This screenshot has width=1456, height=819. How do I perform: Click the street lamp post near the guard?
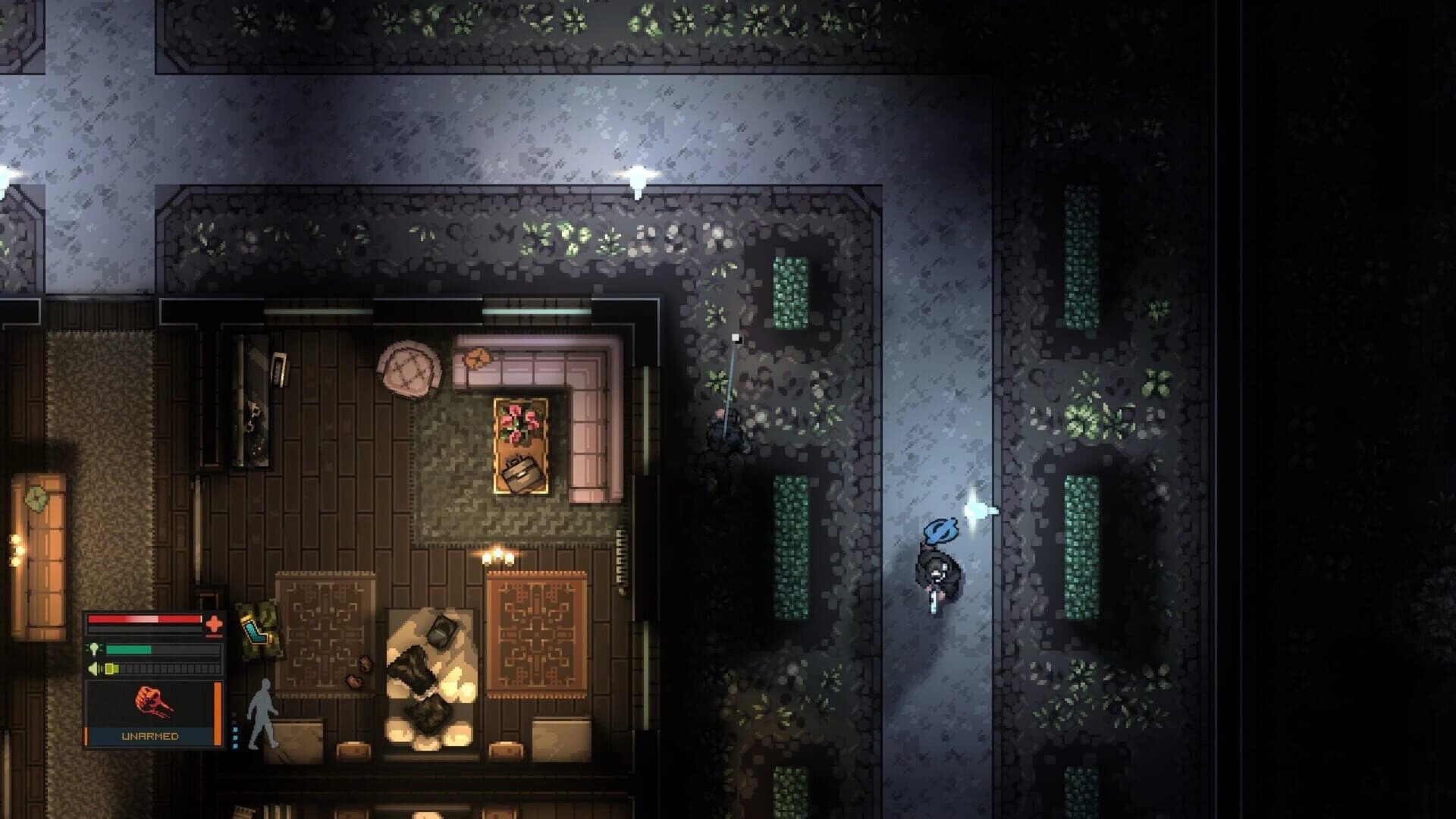click(732, 372)
